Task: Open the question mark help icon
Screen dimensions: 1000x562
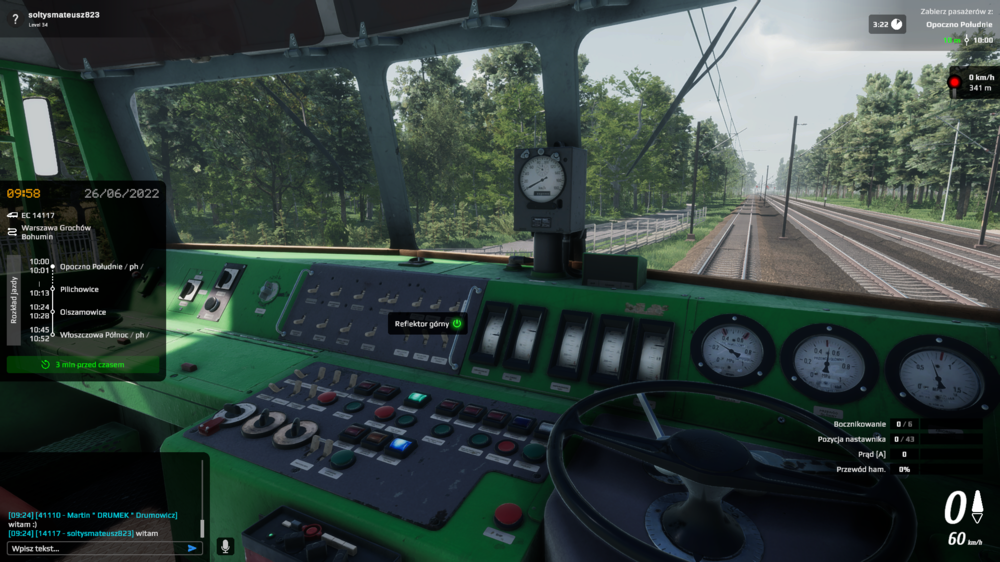Action: (x=15, y=19)
